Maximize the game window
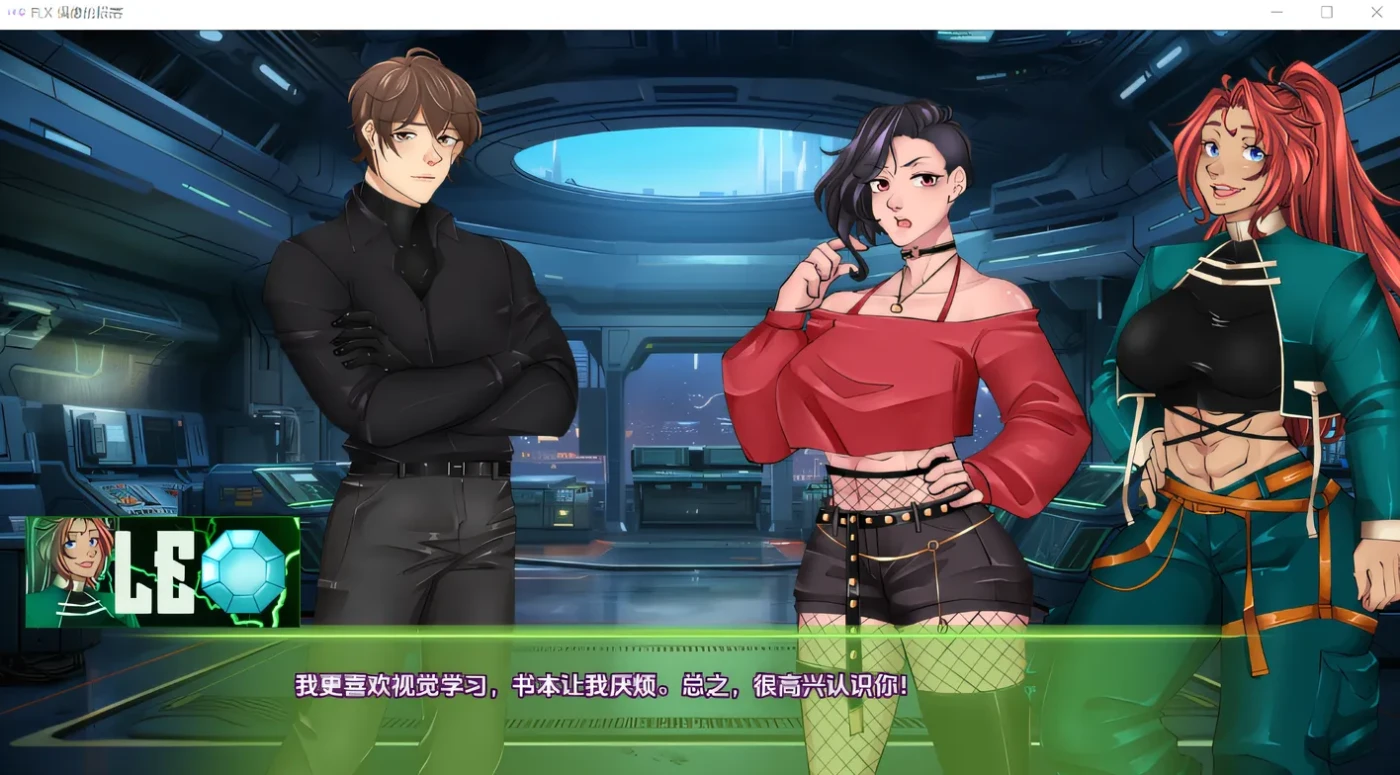 point(1326,12)
